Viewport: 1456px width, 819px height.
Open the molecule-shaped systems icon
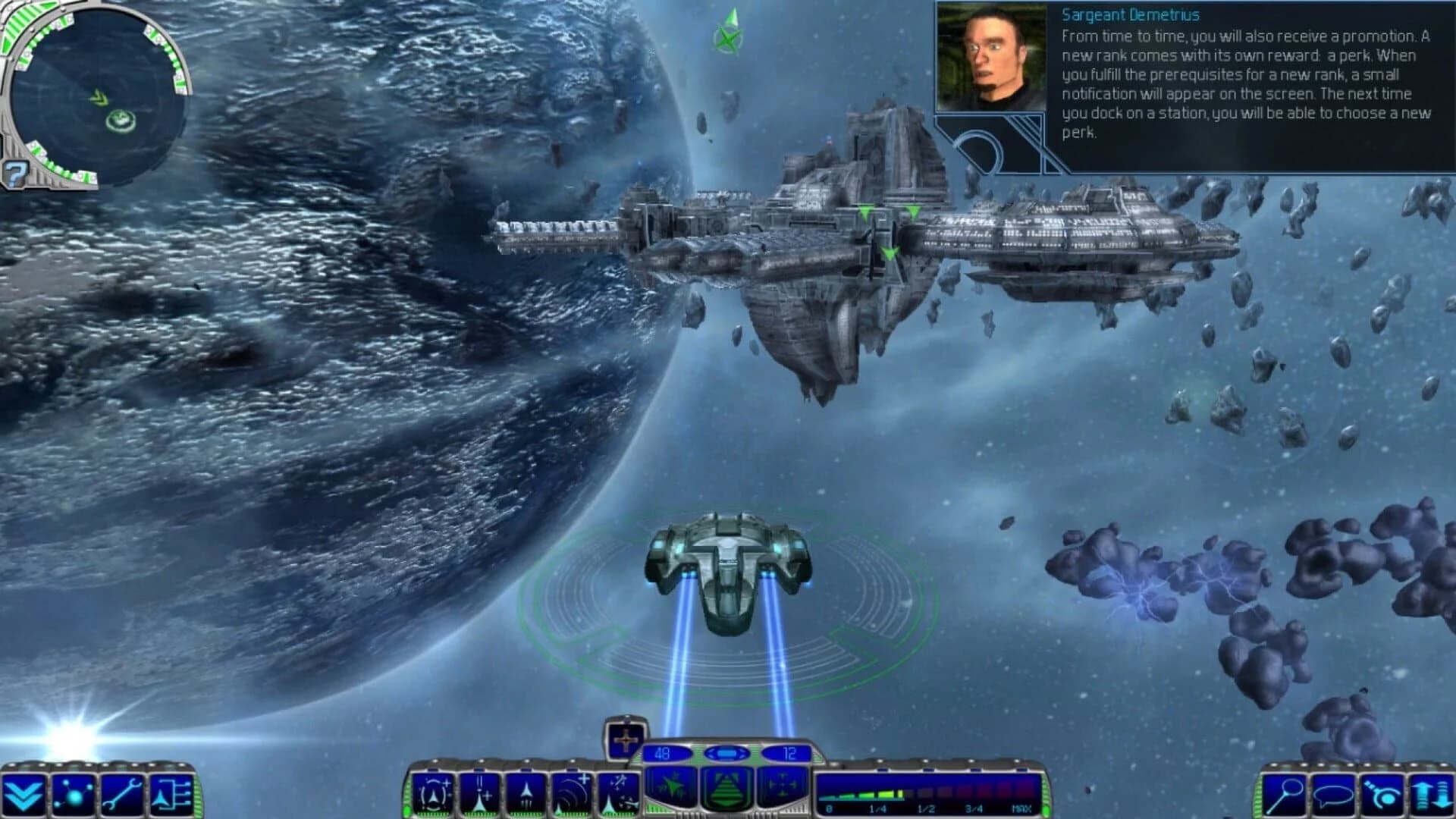click(74, 795)
